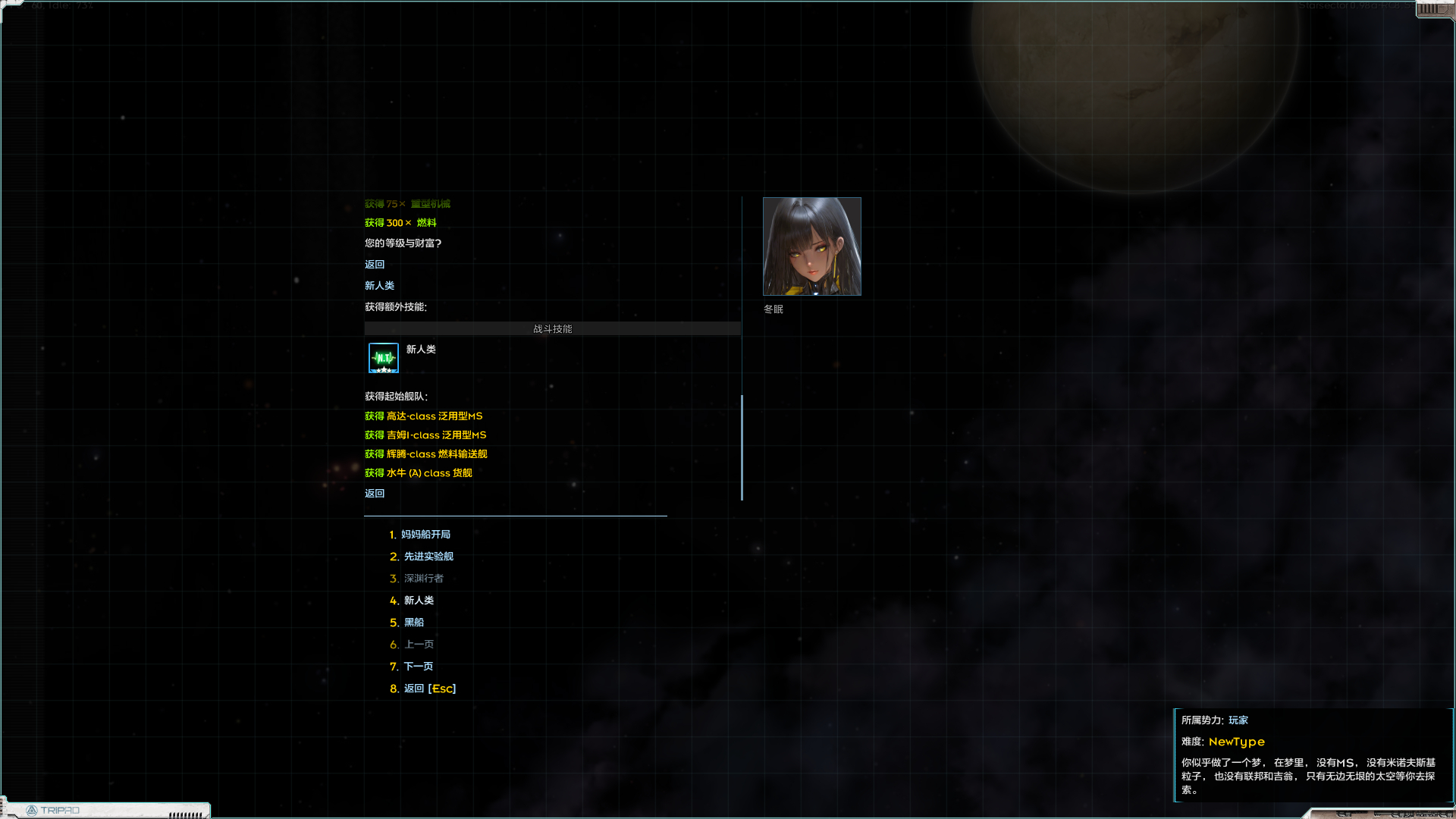This screenshot has height=819, width=1456.
Task: Click 获得 辉腾-class 燃料输送舰 entry
Action: [x=425, y=453]
